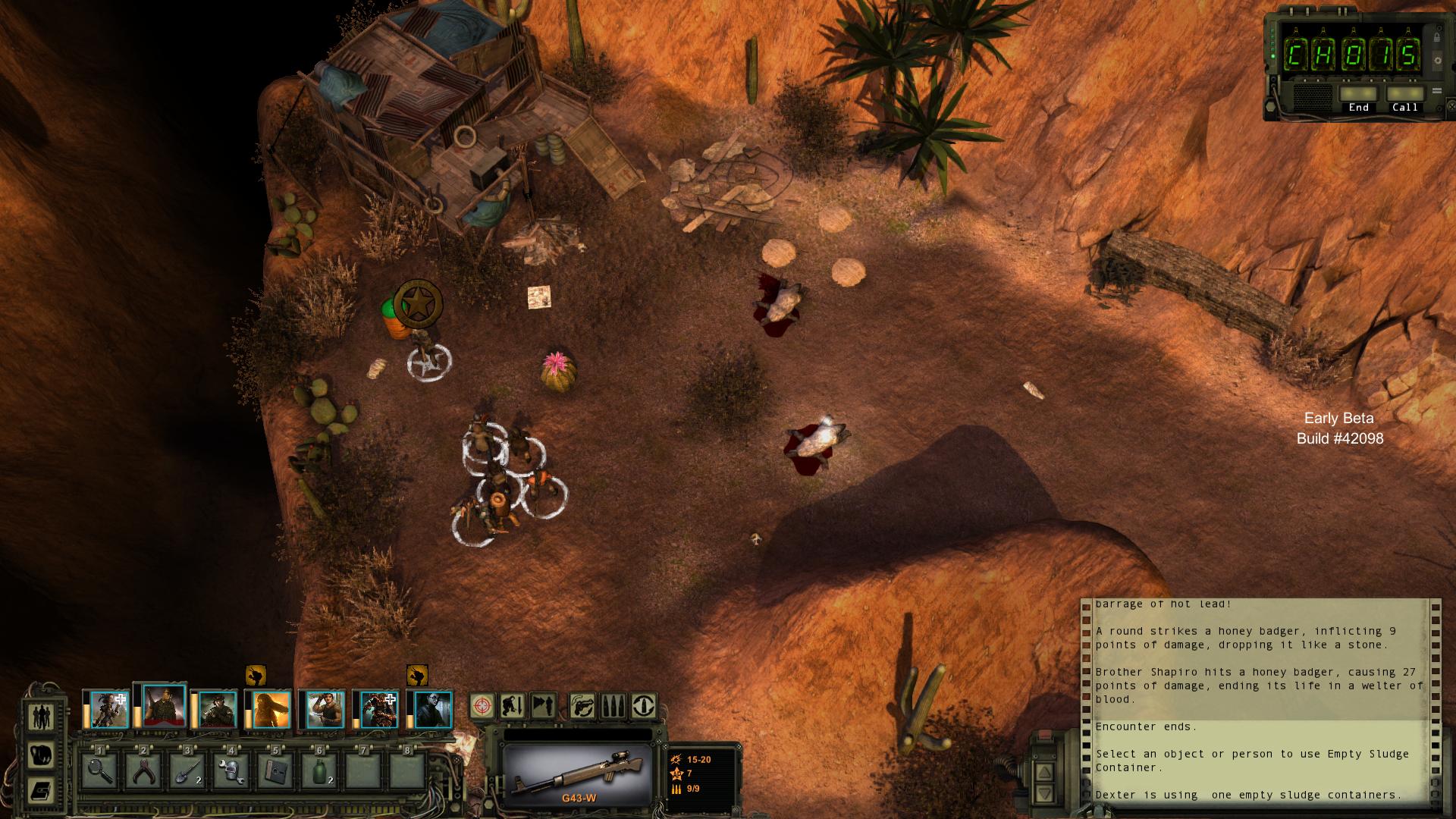Open the gear settings on the radio

tap(1436, 60)
